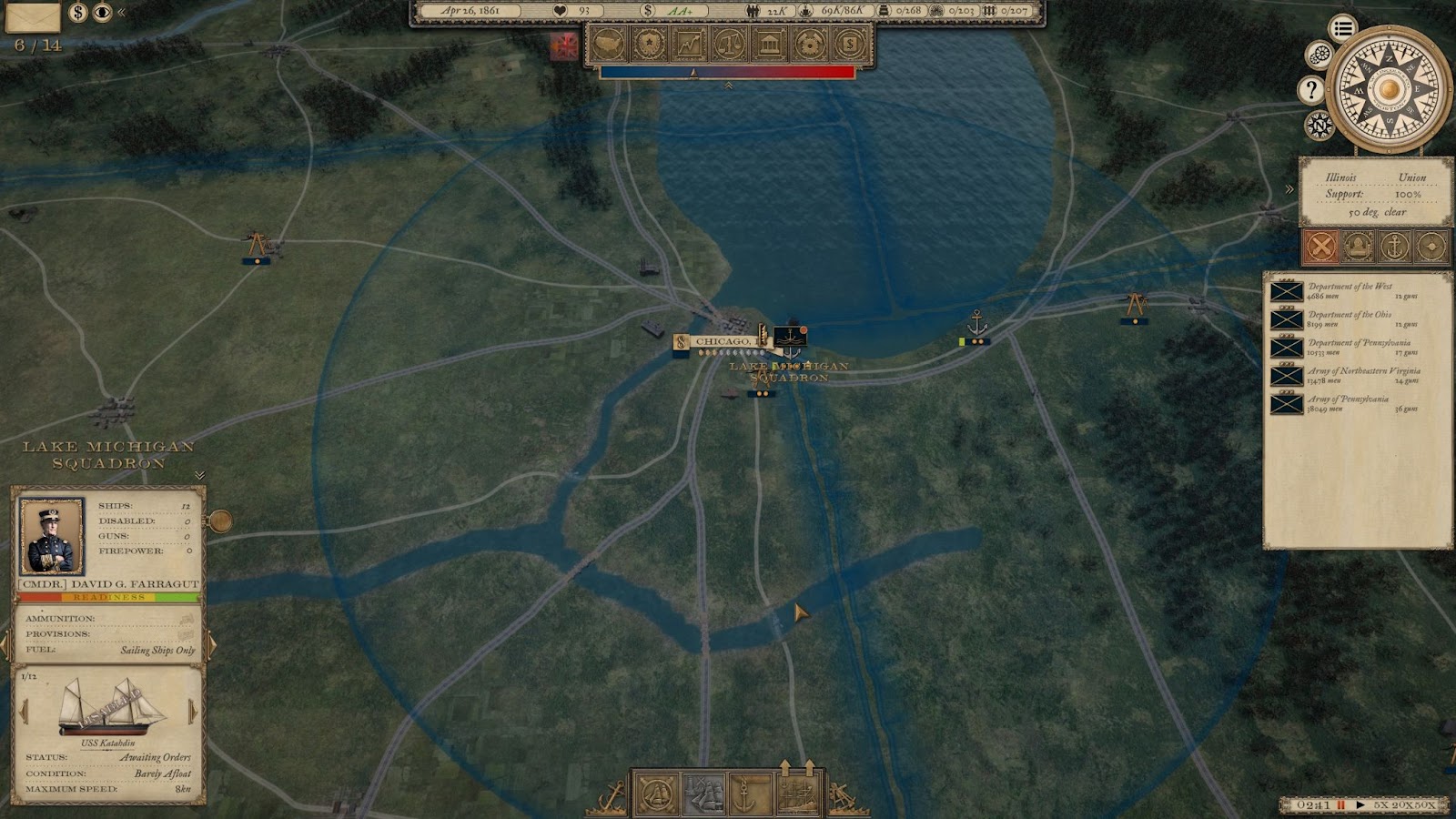
Task: Select Department of the Ohio entry
Action: [1356, 318]
